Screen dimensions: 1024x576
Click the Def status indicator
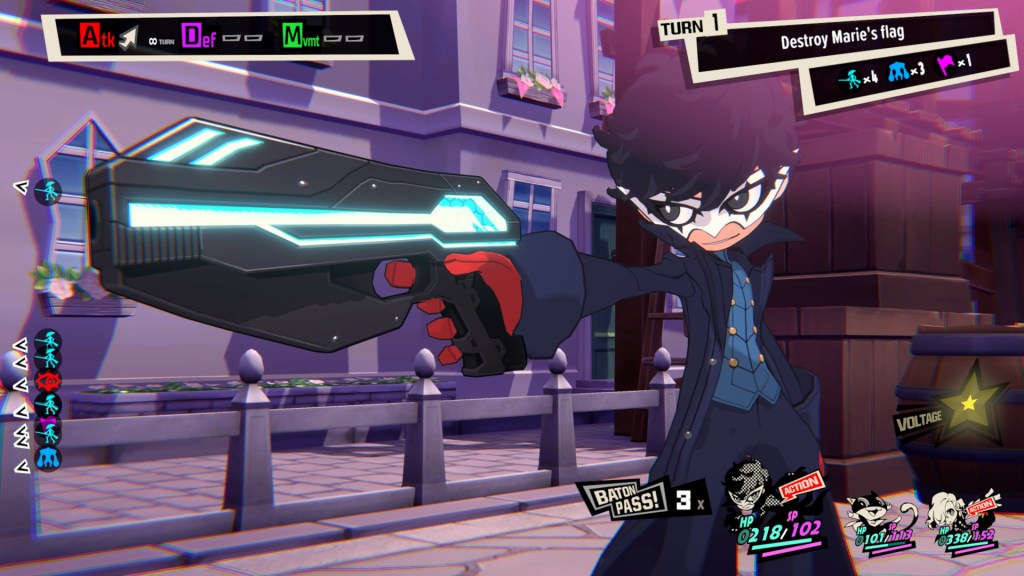193,39
